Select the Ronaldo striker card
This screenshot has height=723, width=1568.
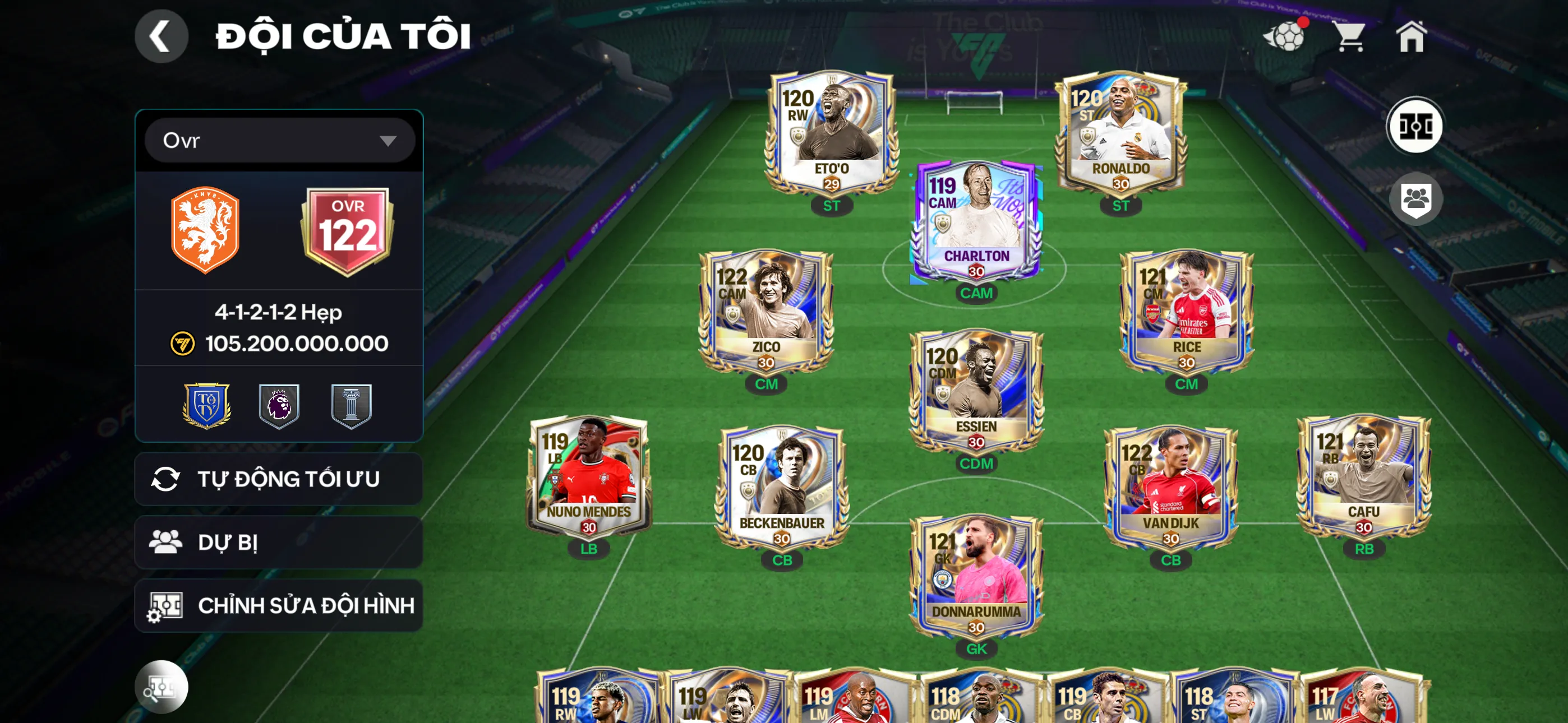(1120, 134)
